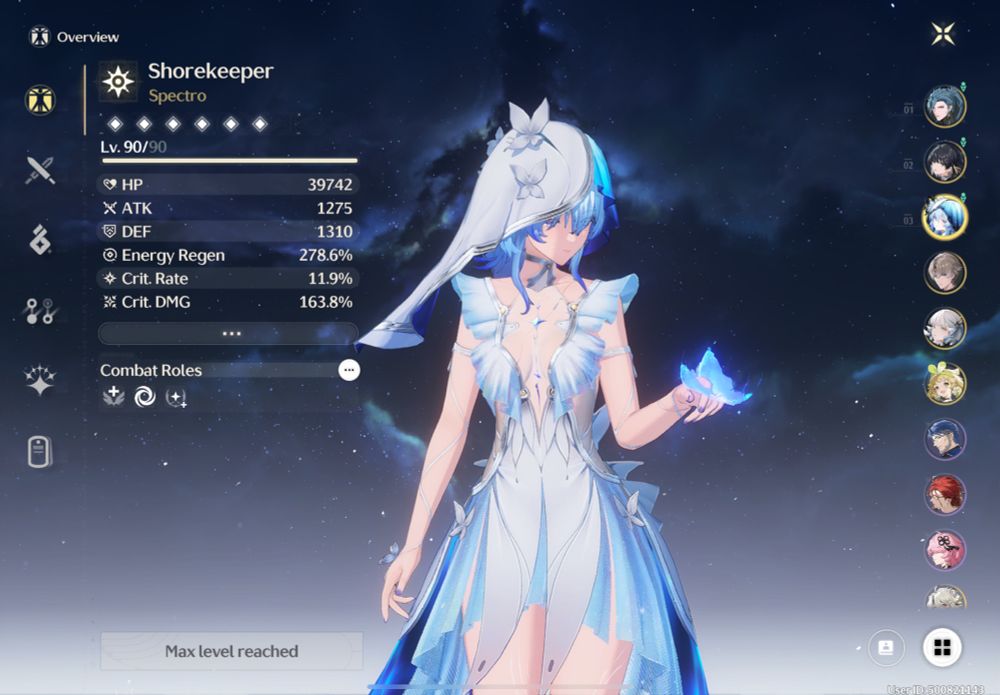Screen dimensions: 1000x695
Task: Choose the red-haired character portrait
Action: [944, 494]
